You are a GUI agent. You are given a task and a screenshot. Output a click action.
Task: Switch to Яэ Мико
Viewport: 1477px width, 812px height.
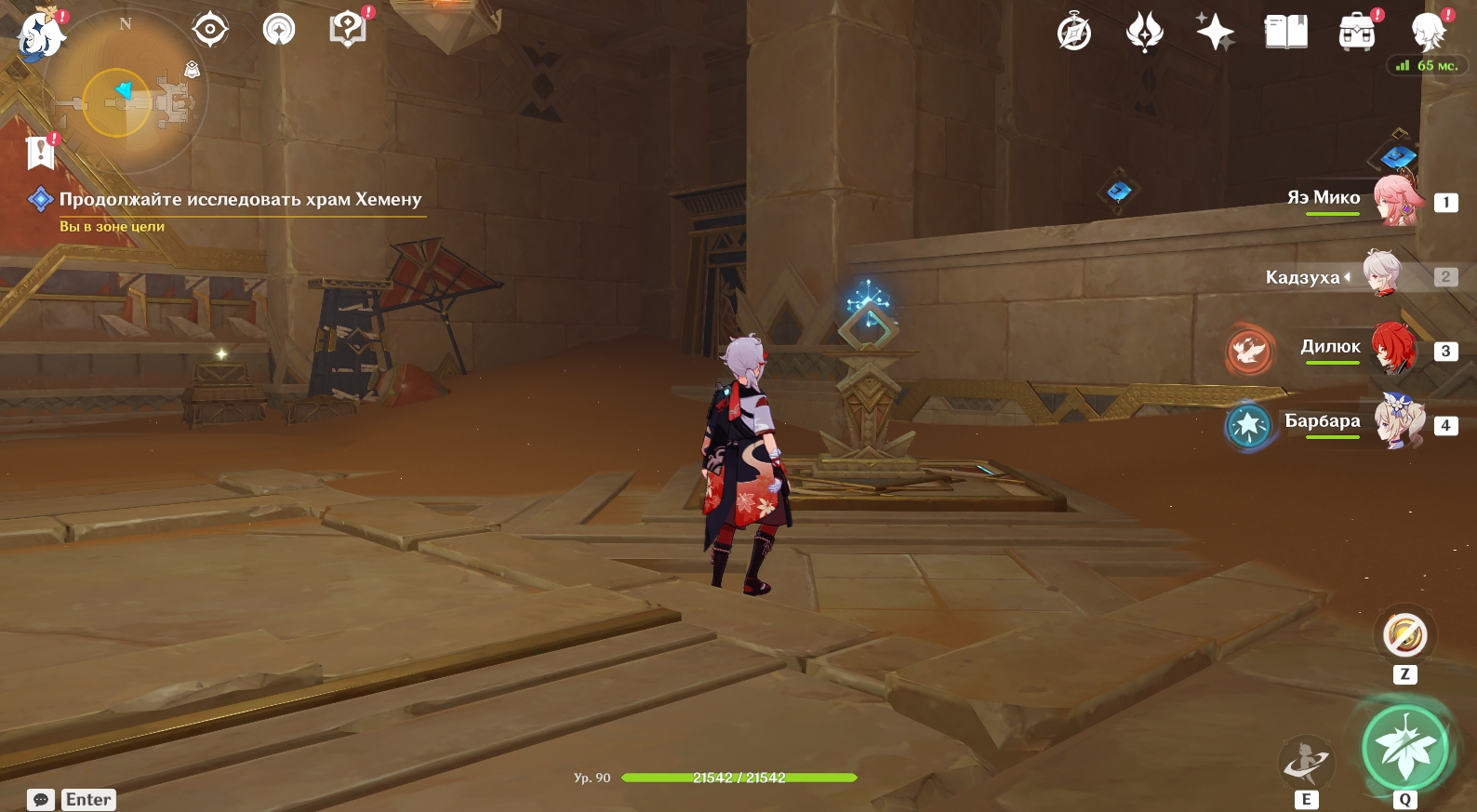point(1397,200)
